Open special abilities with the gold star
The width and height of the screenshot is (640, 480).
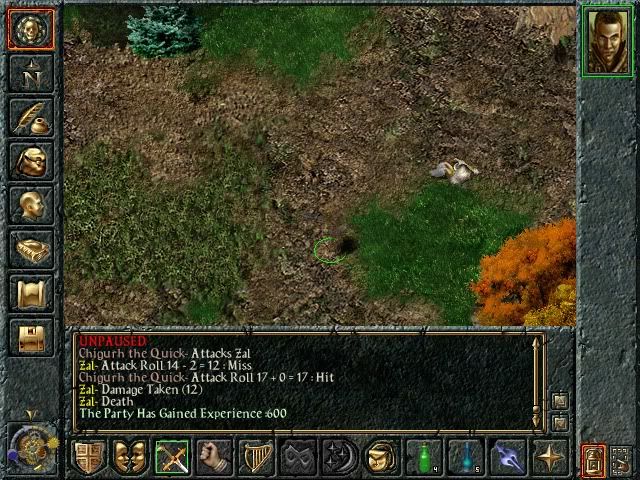coord(550,457)
